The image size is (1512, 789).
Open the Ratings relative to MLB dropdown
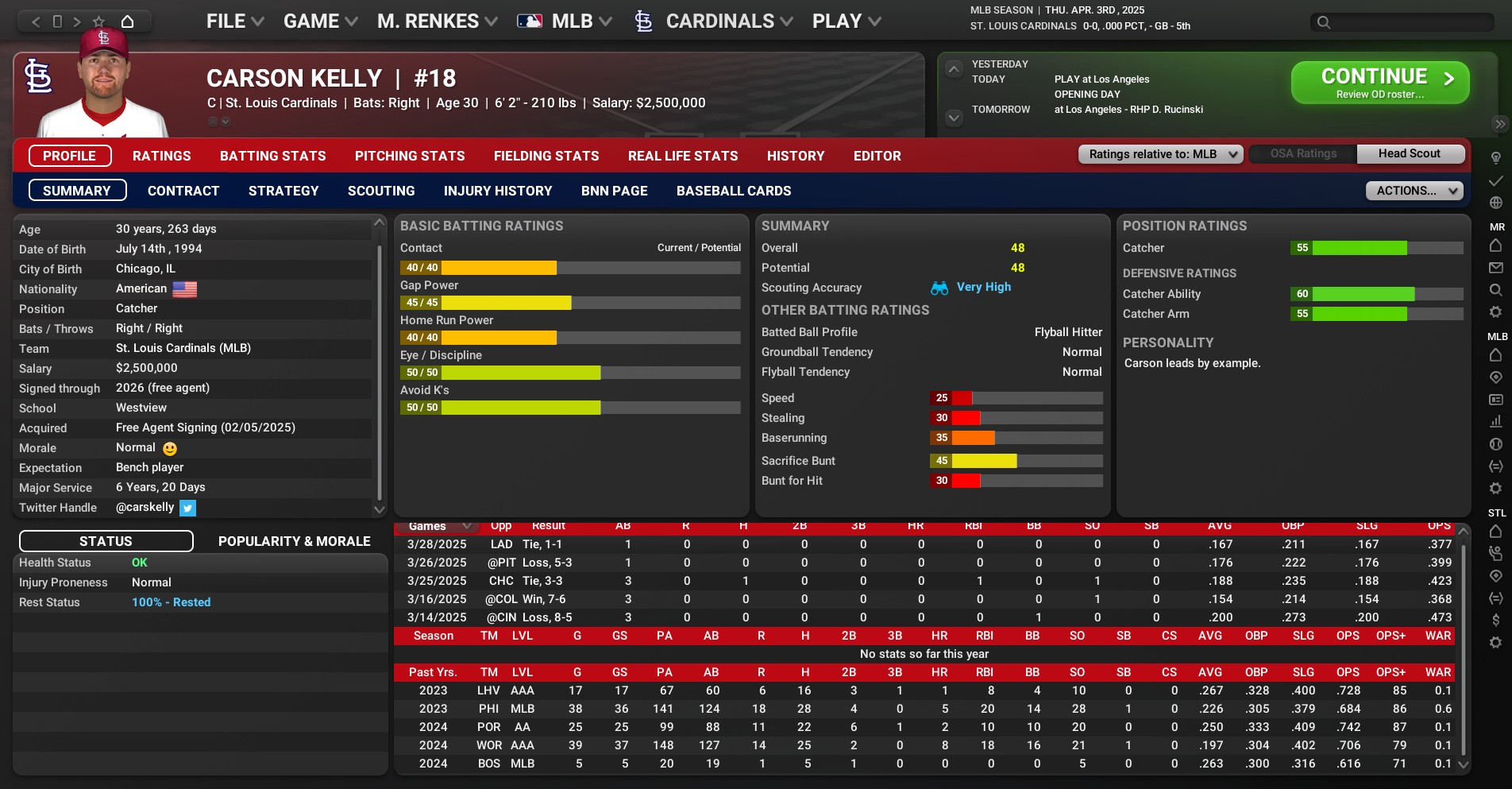pos(1160,154)
